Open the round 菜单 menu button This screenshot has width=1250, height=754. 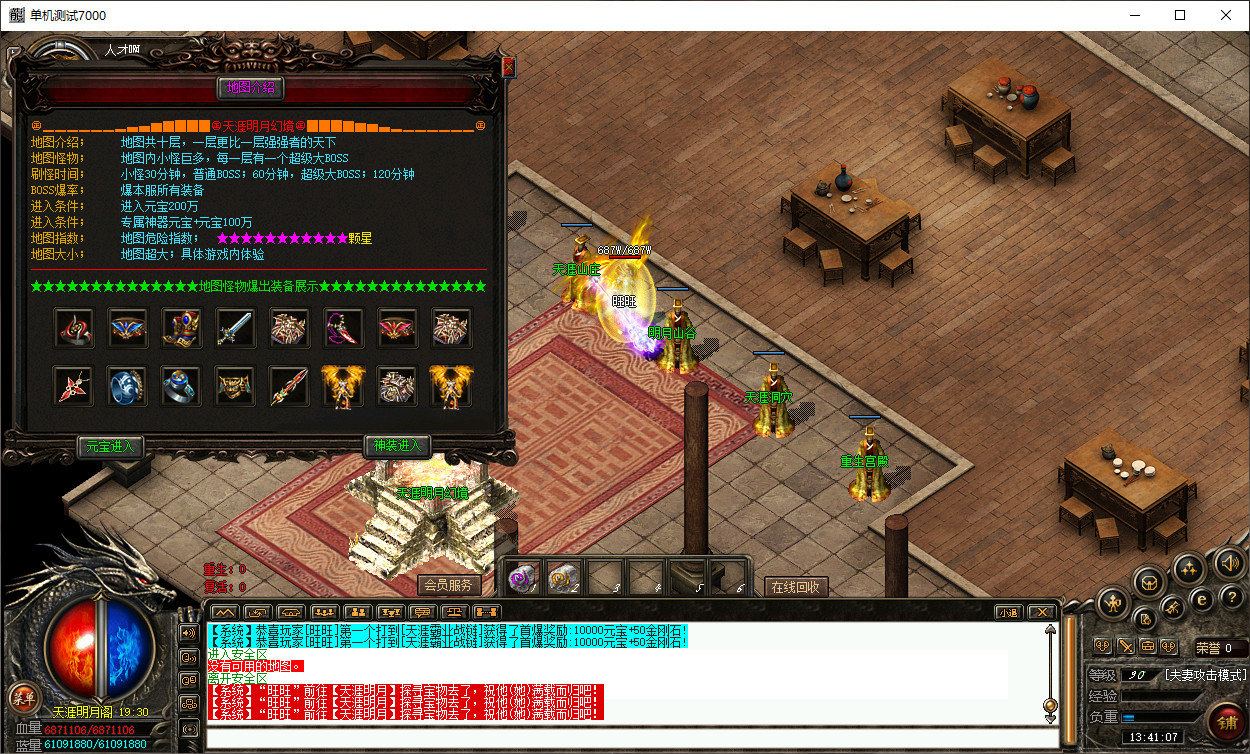coord(22,697)
